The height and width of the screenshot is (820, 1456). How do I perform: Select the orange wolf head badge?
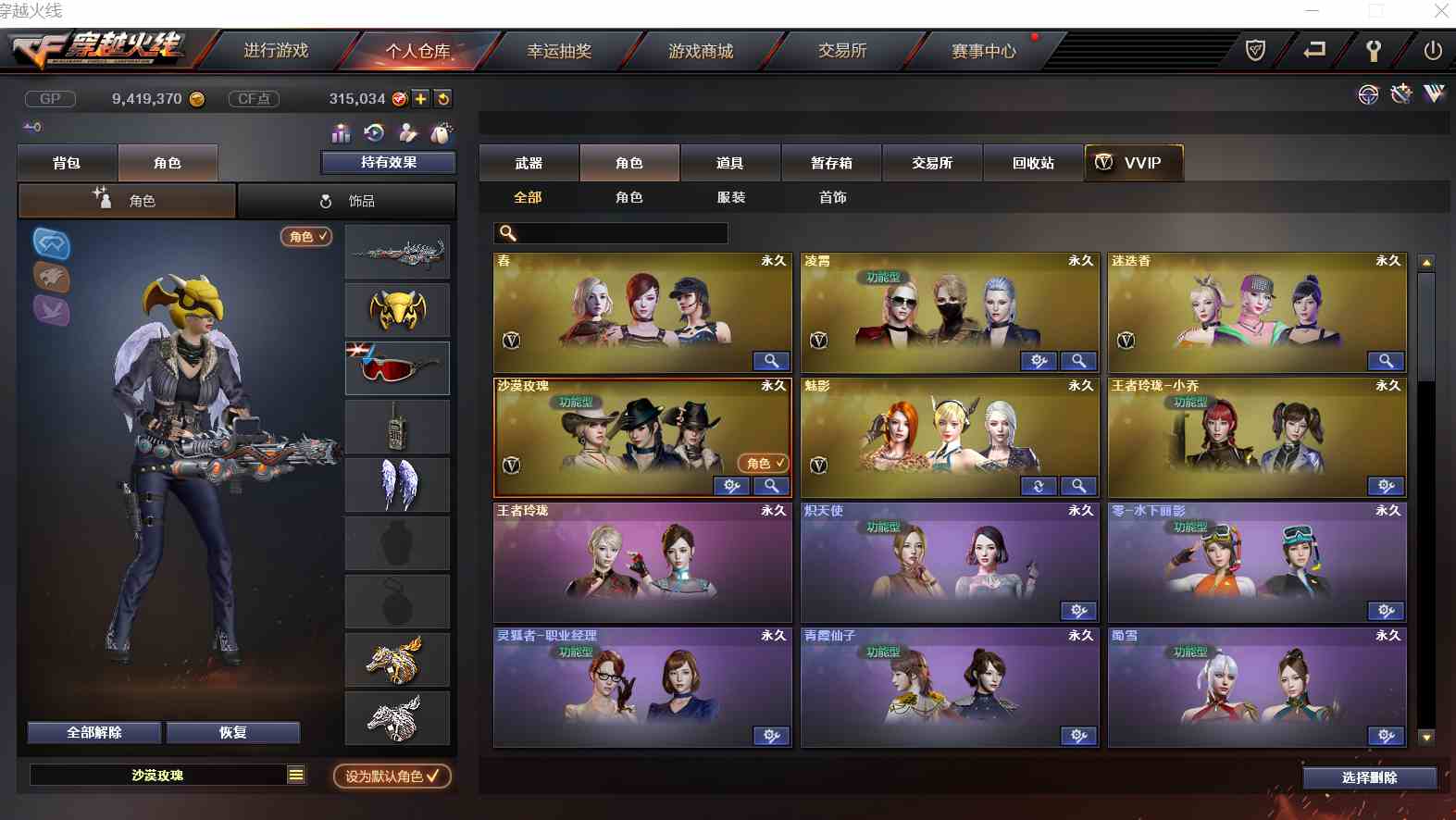point(52,279)
